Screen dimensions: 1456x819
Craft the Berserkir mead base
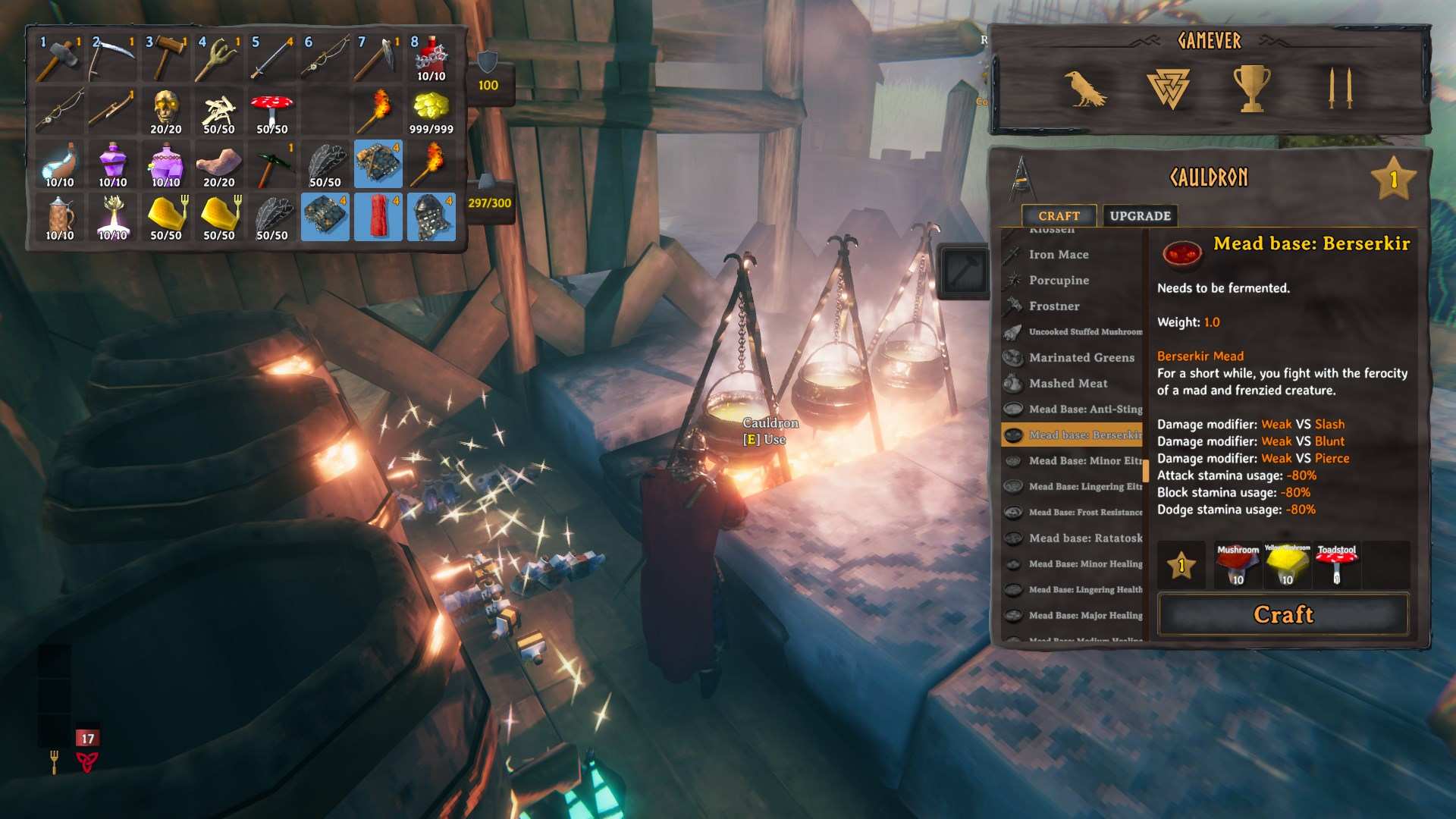tap(1283, 614)
